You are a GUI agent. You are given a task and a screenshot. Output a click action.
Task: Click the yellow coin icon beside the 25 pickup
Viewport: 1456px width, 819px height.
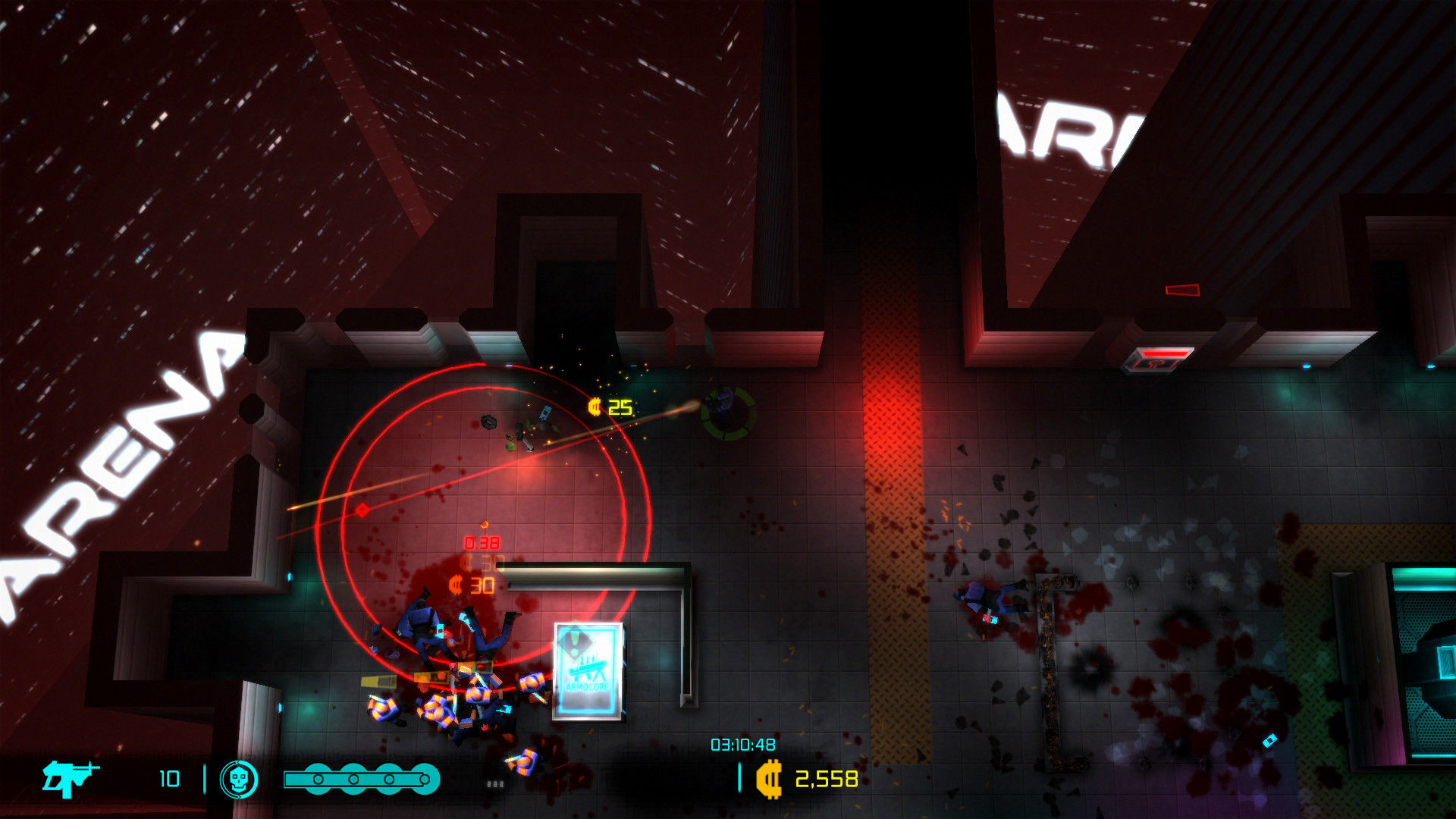tap(594, 407)
